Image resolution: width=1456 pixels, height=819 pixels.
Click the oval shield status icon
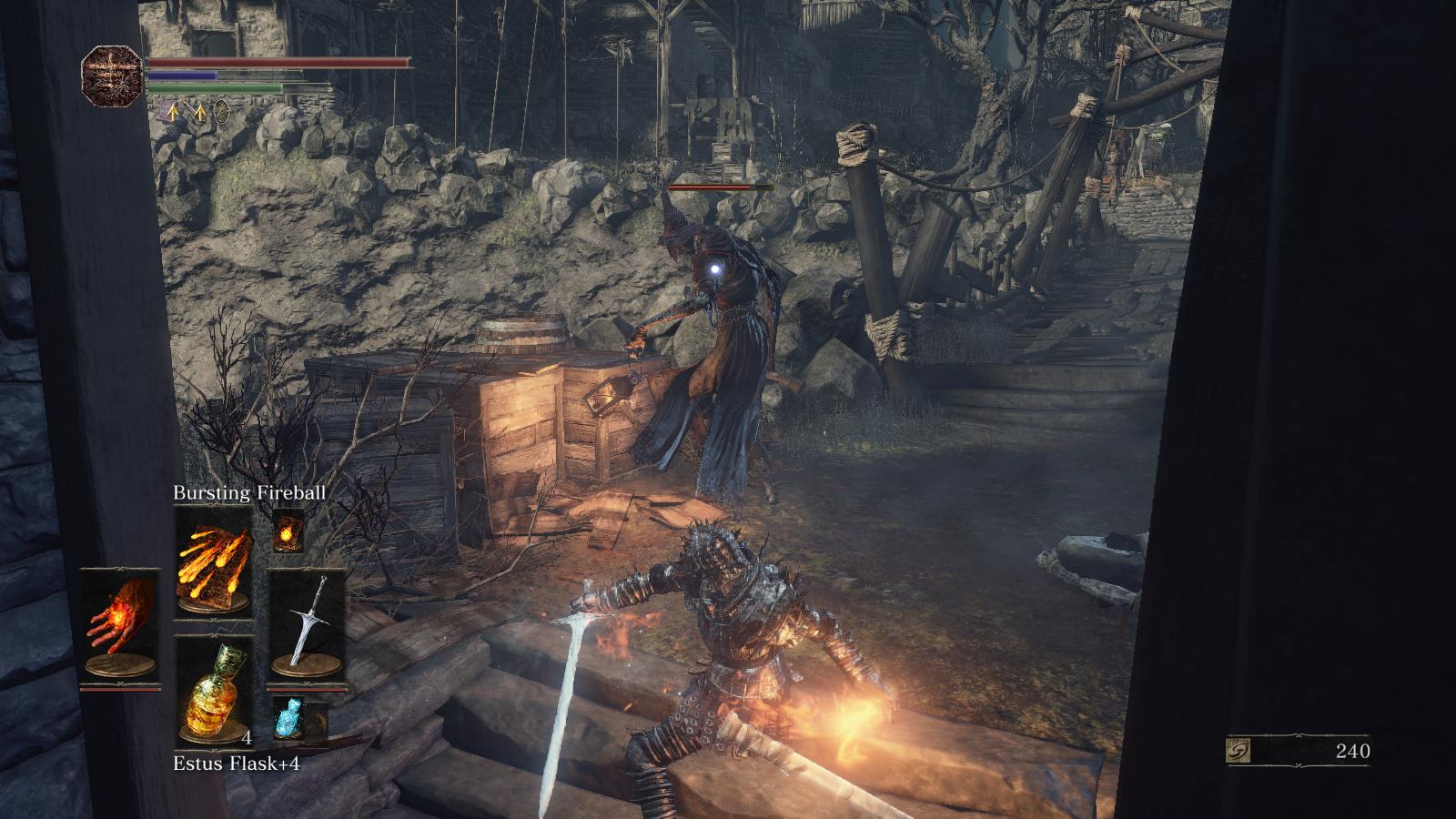[x=221, y=112]
